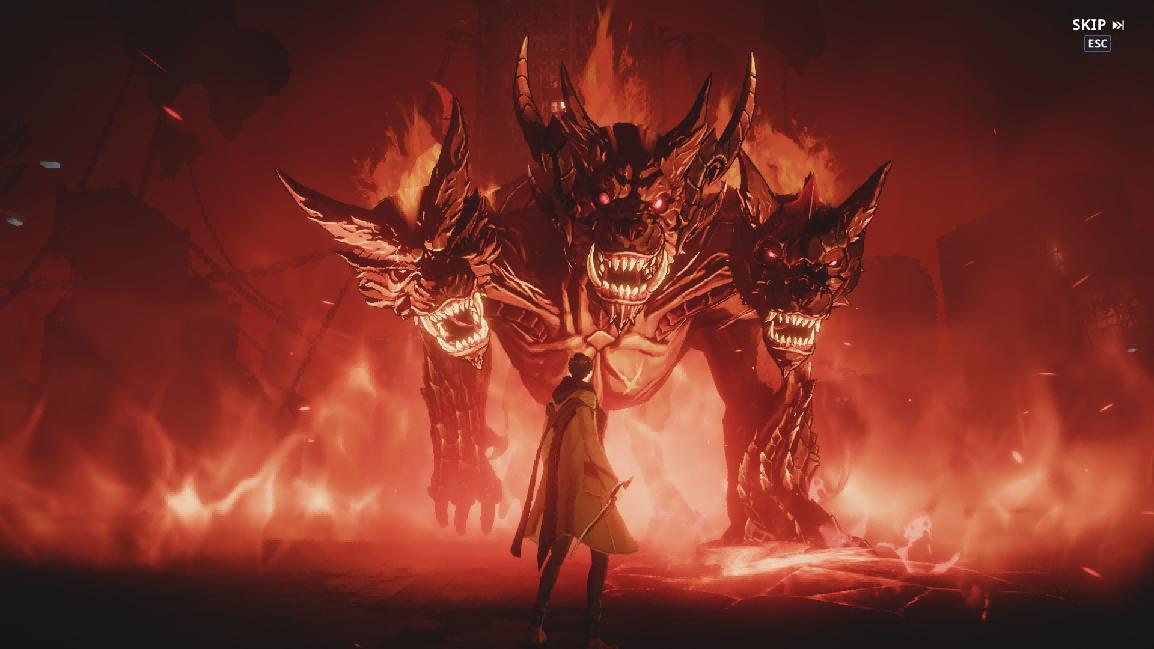
Task: Skip the cutscene with the SKIP button
Action: [x=1097, y=25]
